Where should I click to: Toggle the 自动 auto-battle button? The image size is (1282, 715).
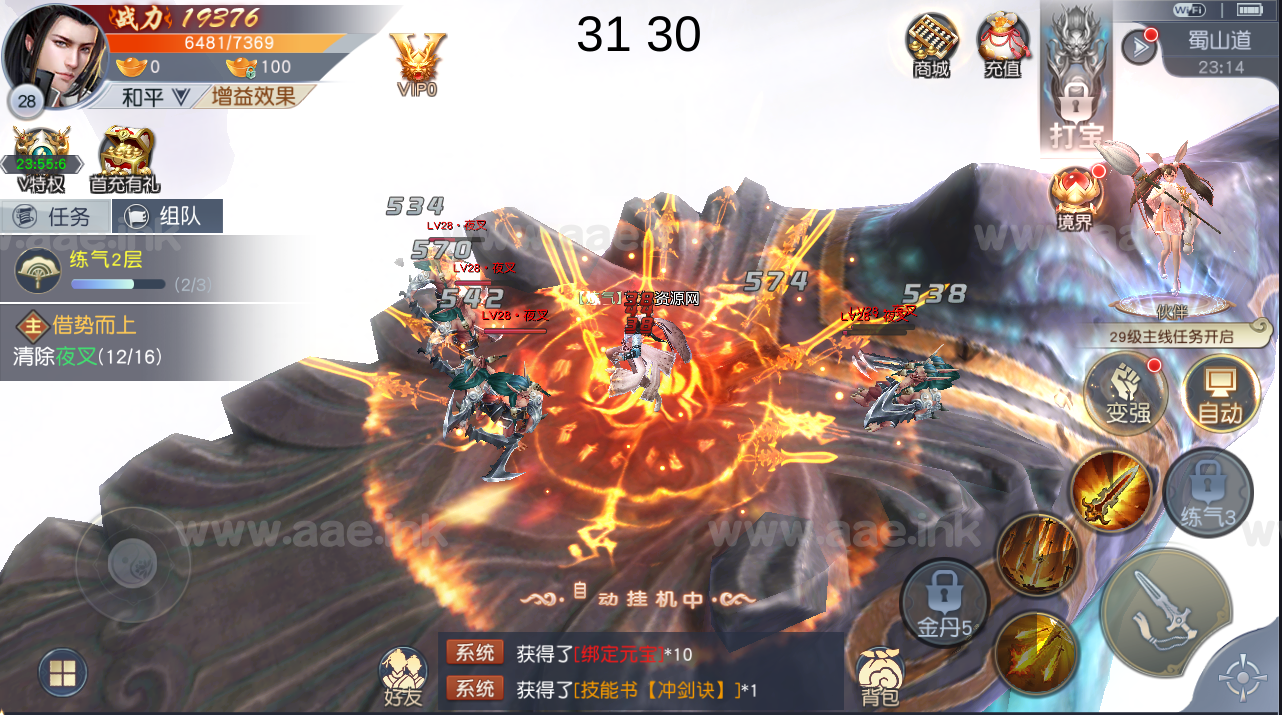pyautogui.click(x=1220, y=393)
